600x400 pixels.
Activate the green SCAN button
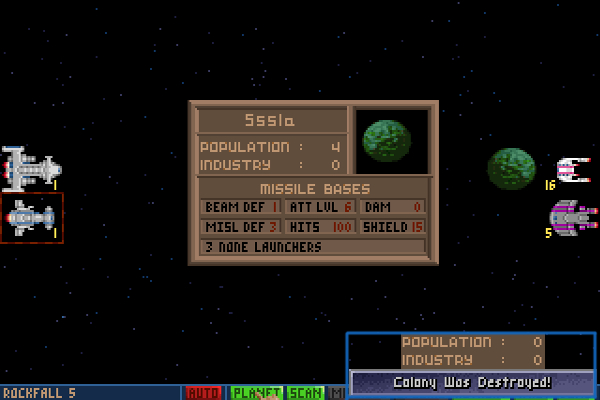pos(305,393)
